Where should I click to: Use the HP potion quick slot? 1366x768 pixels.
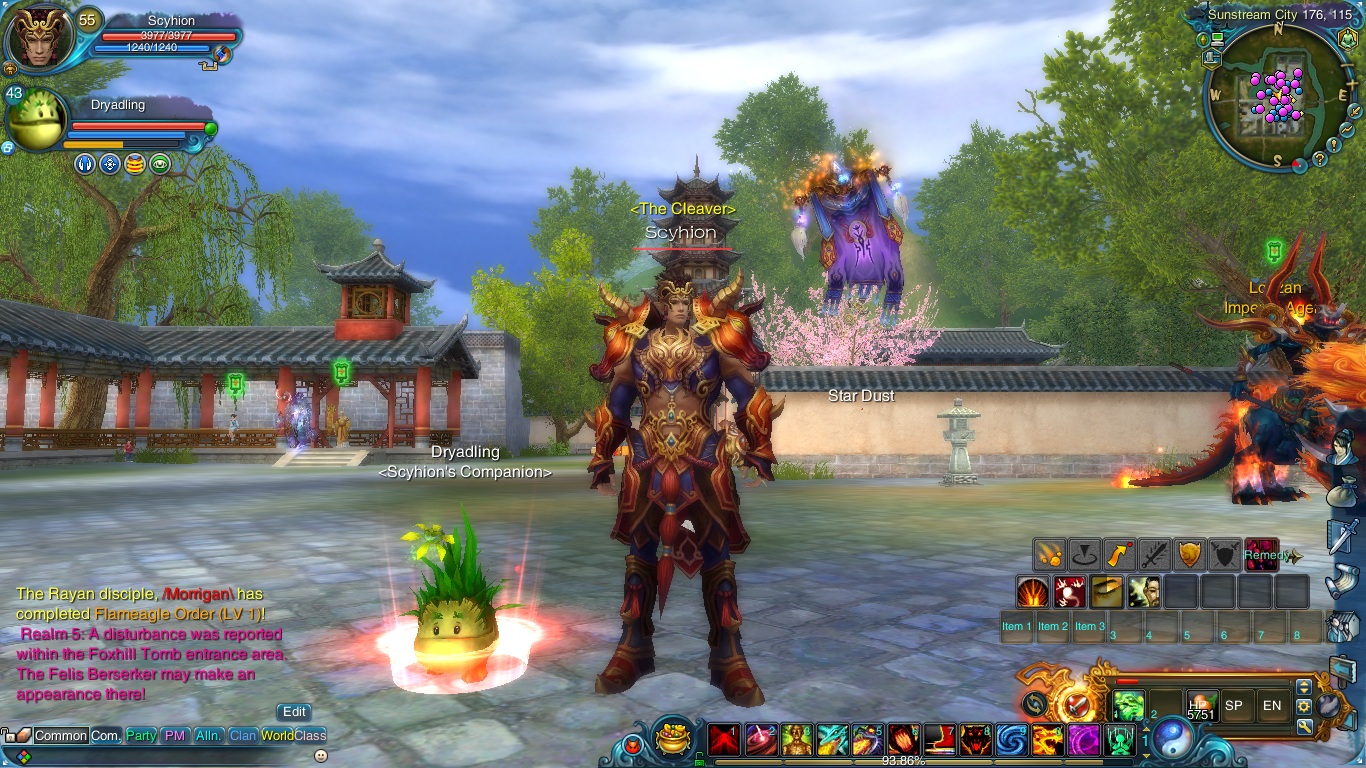[x=1200, y=705]
